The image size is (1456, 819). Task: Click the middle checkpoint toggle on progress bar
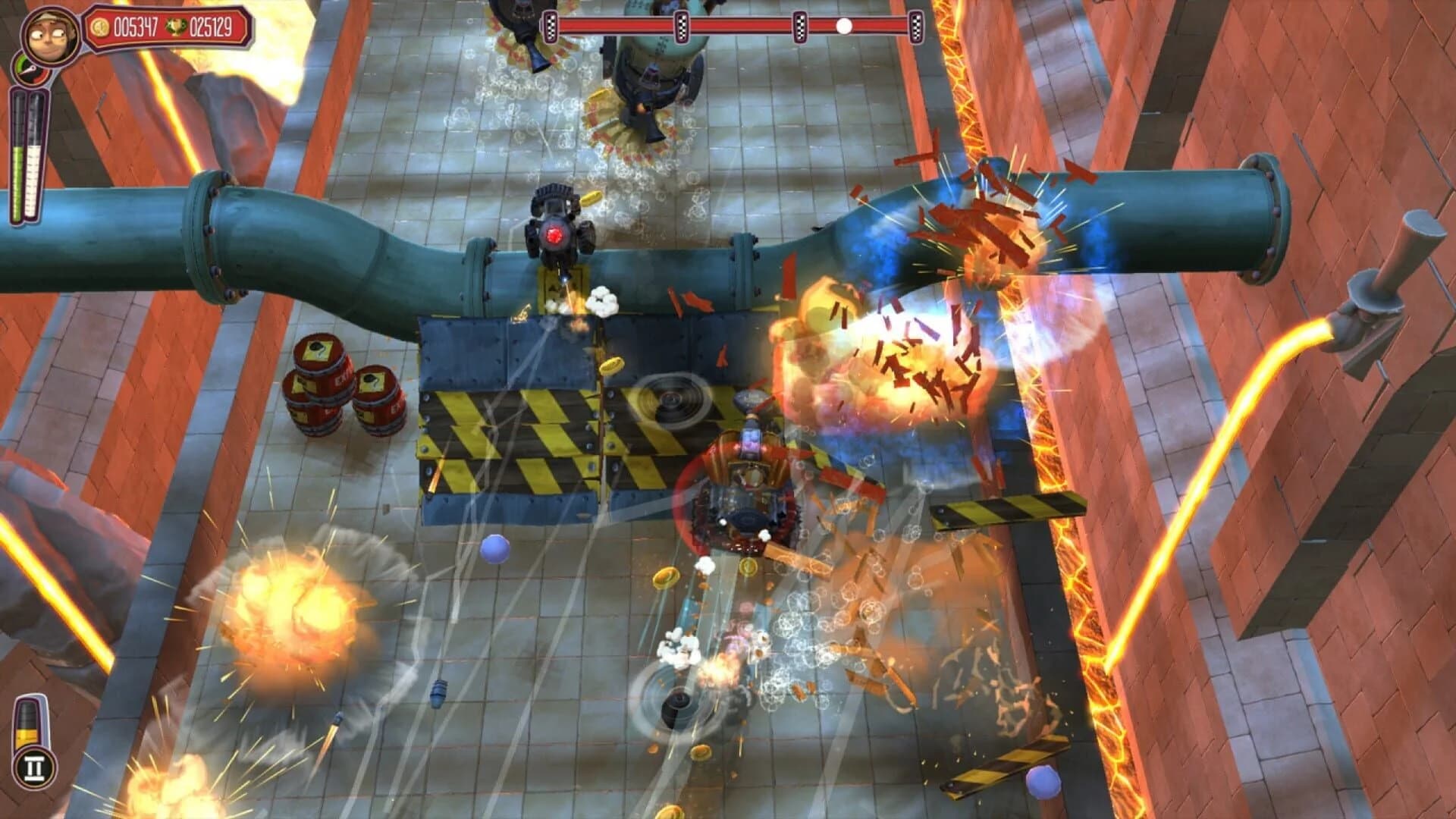pyautogui.click(x=682, y=27)
